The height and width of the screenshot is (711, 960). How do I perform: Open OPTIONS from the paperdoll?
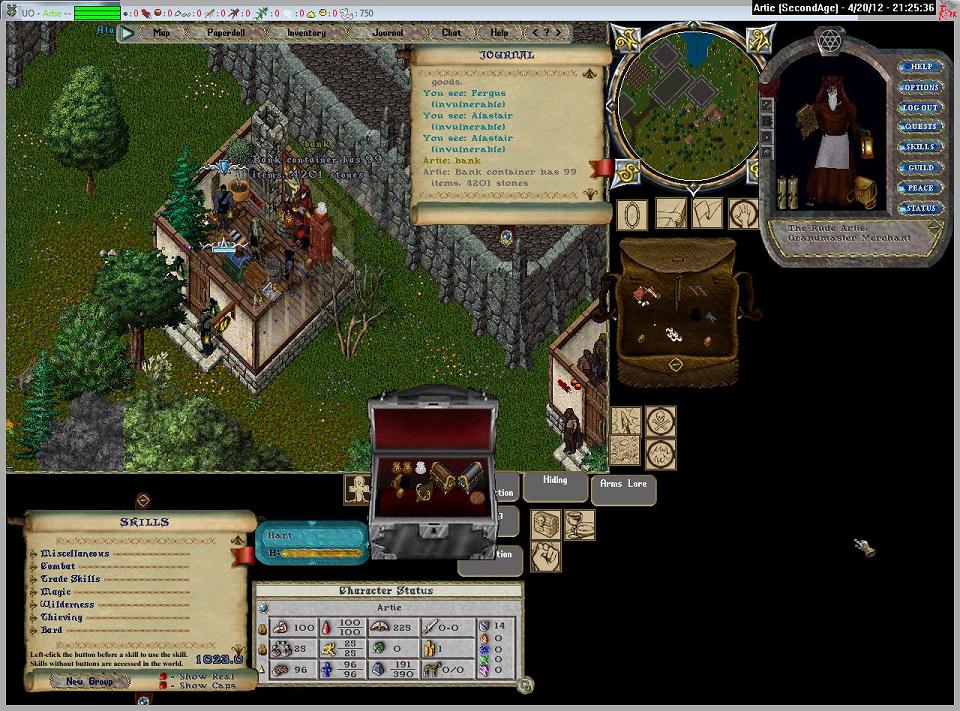coord(920,88)
